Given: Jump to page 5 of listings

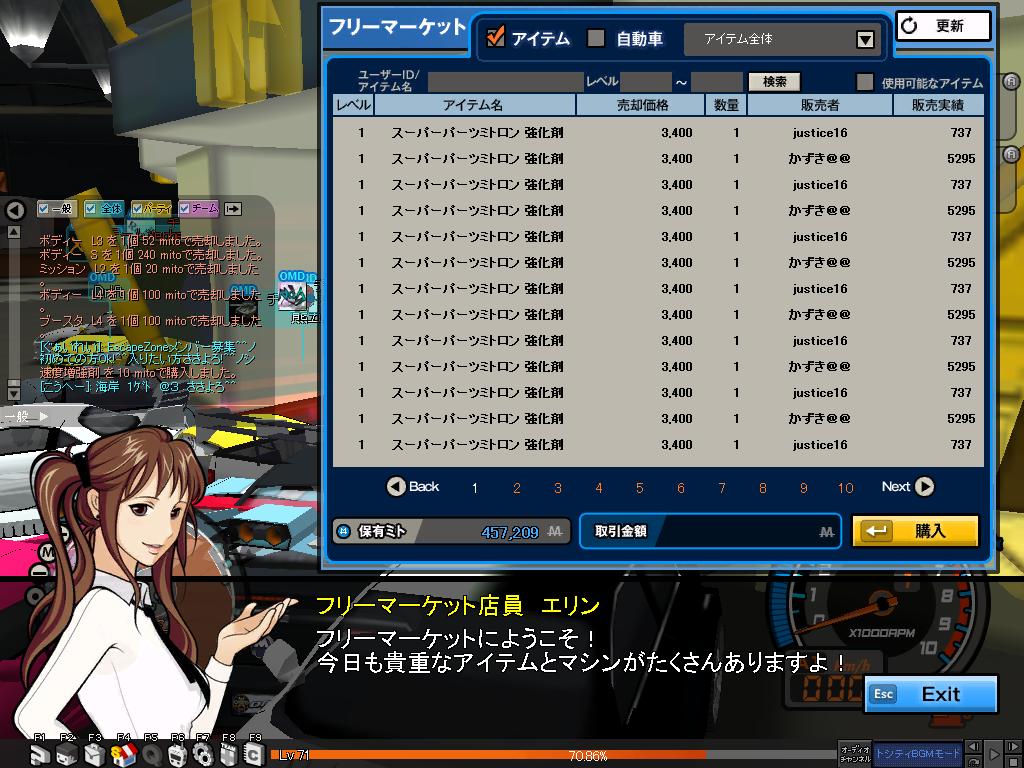Looking at the screenshot, I should click(640, 488).
